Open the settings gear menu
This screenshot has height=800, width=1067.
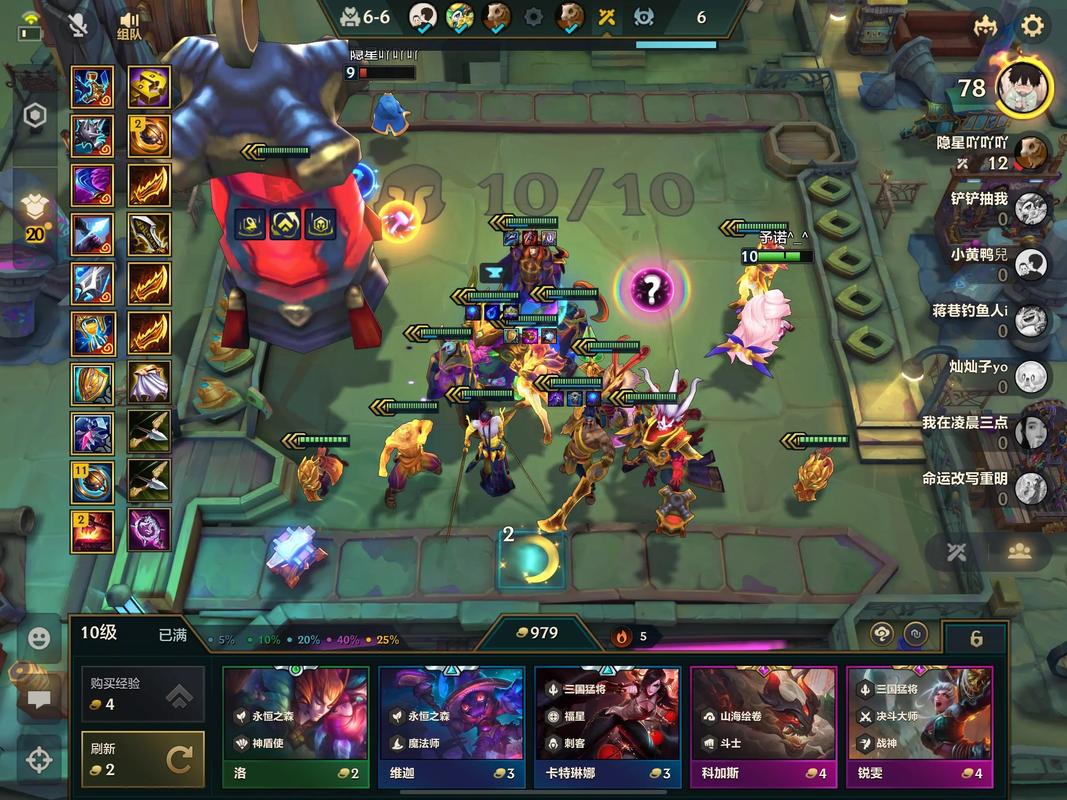1032,26
